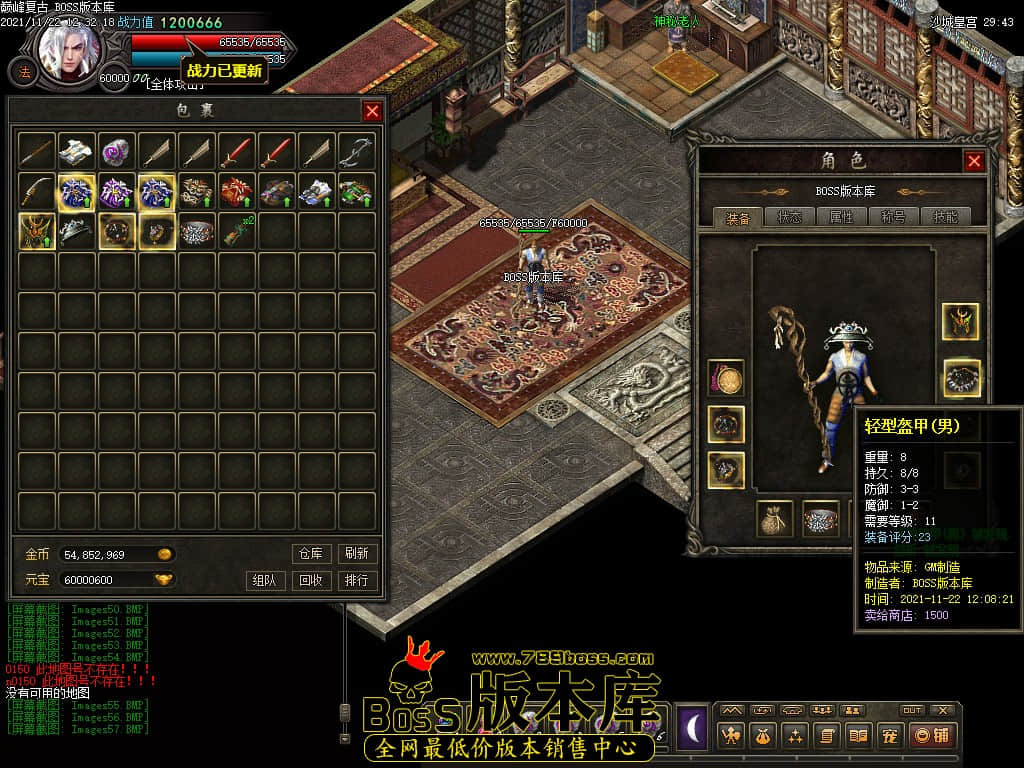This screenshot has height=768, width=1024.
Task: Open the bag icon on bottom toolbar
Action: (764, 736)
